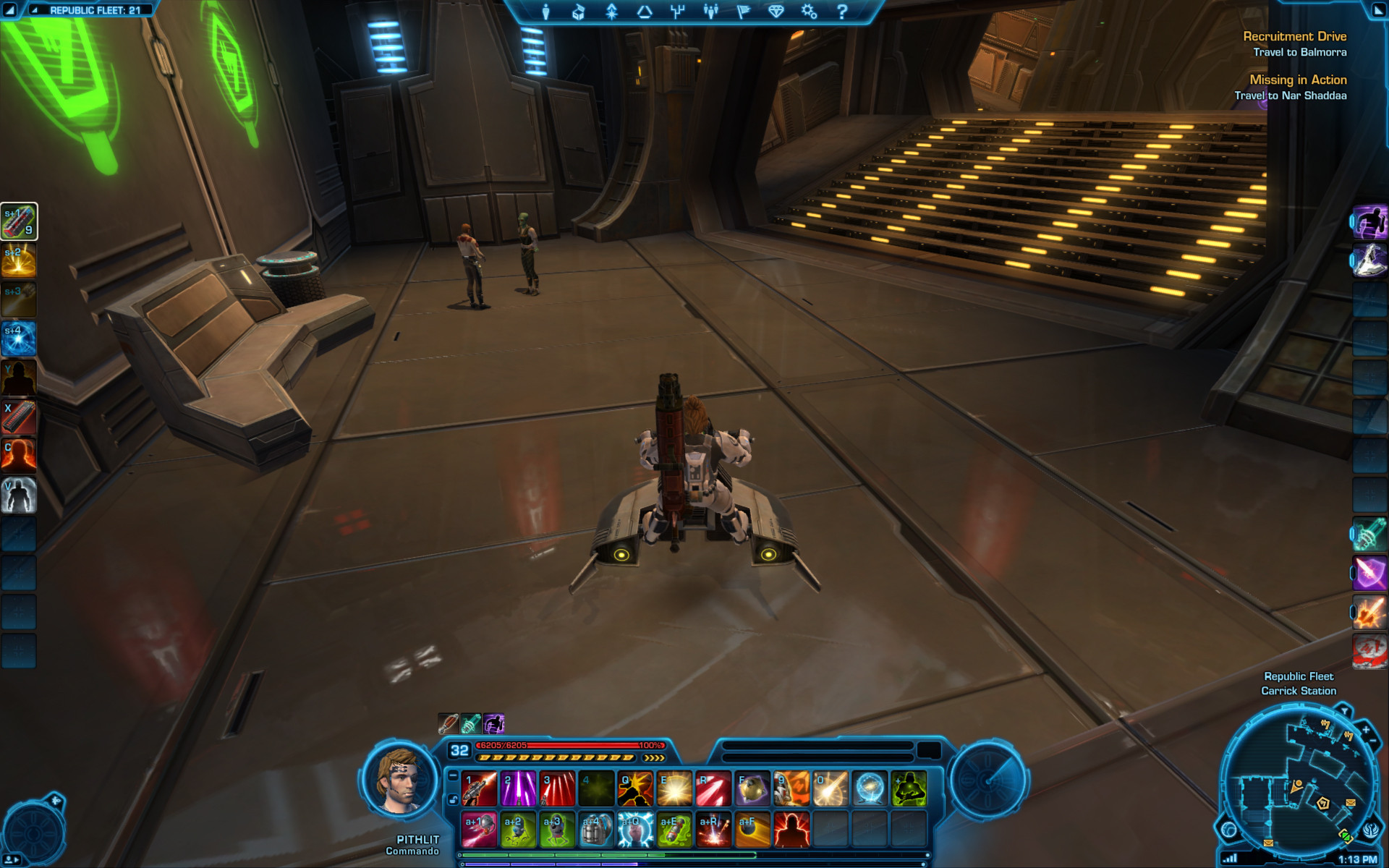Screen dimensions: 1389x868
Task: Activate the sticky grenade ability on F
Action: (752, 788)
